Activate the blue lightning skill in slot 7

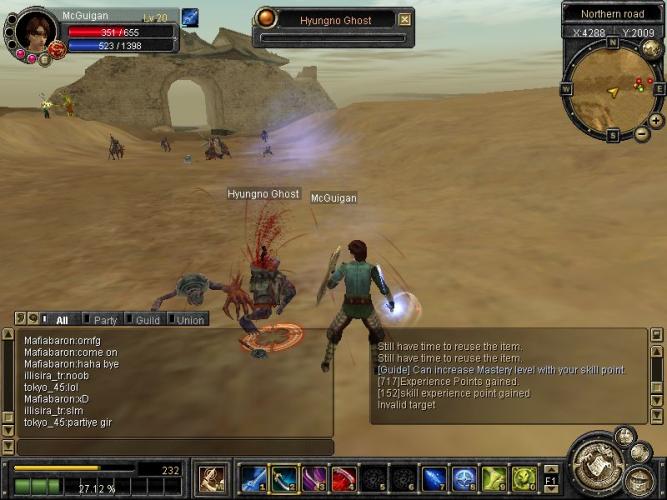434,479
